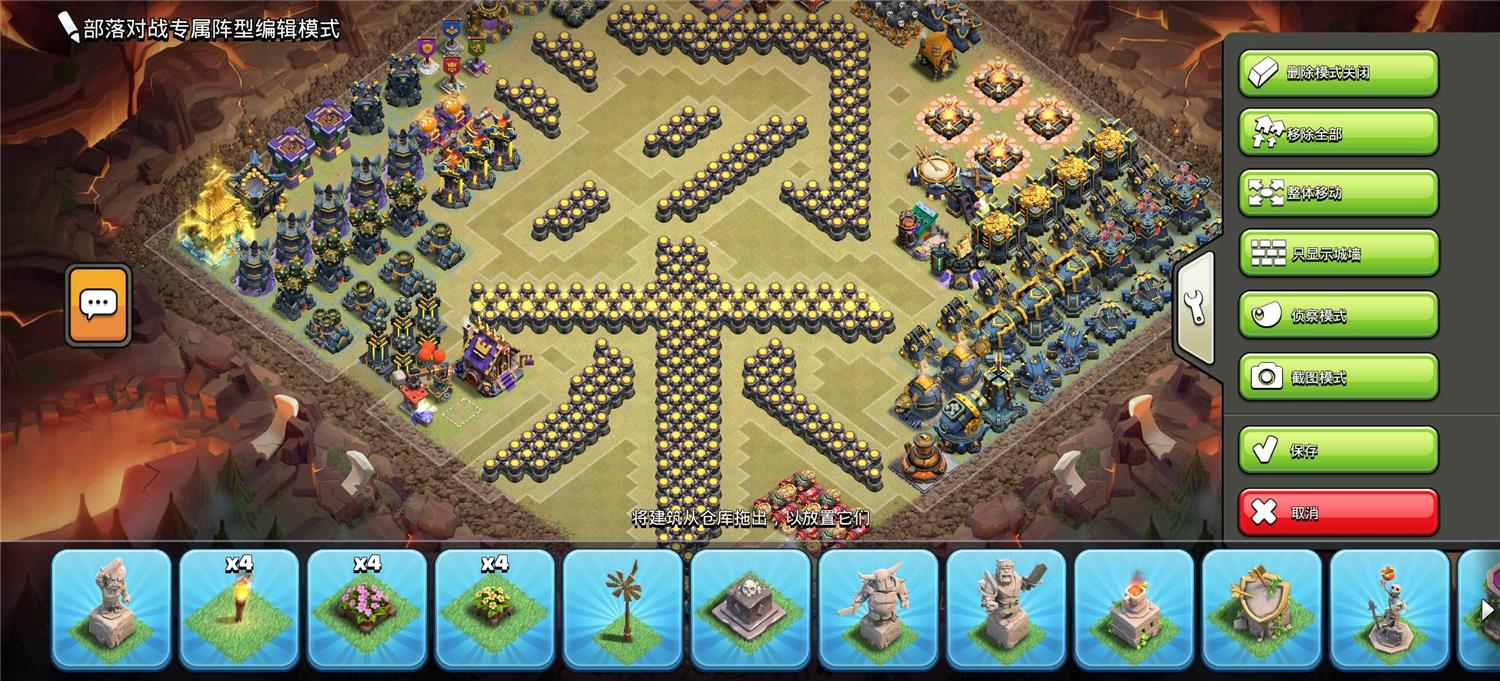Image resolution: width=1500 pixels, height=681 pixels.
Task: Open 侦察模式 scout mode
Action: point(1338,315)
